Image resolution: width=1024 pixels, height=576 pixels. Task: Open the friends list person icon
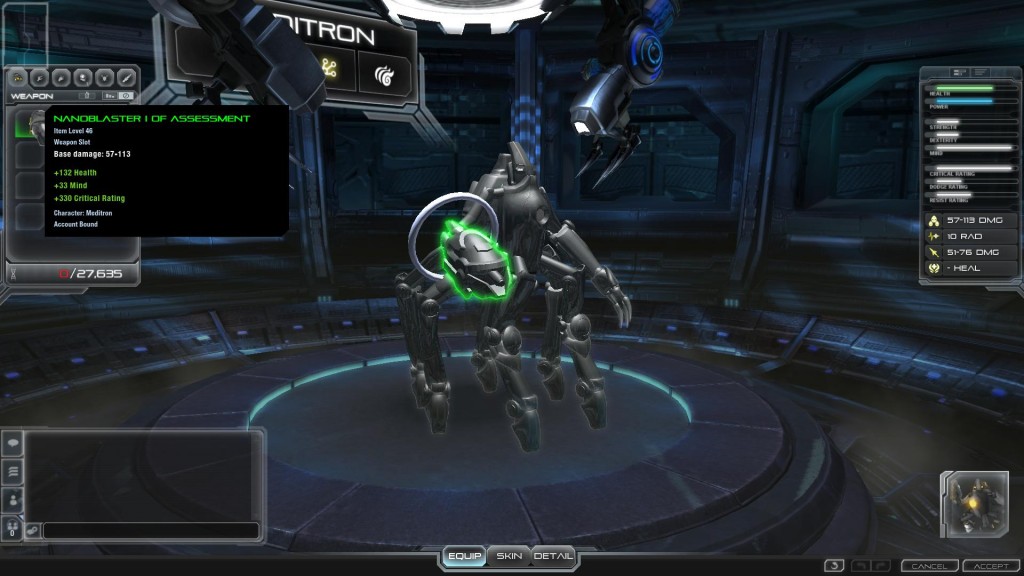pos(14,498)
